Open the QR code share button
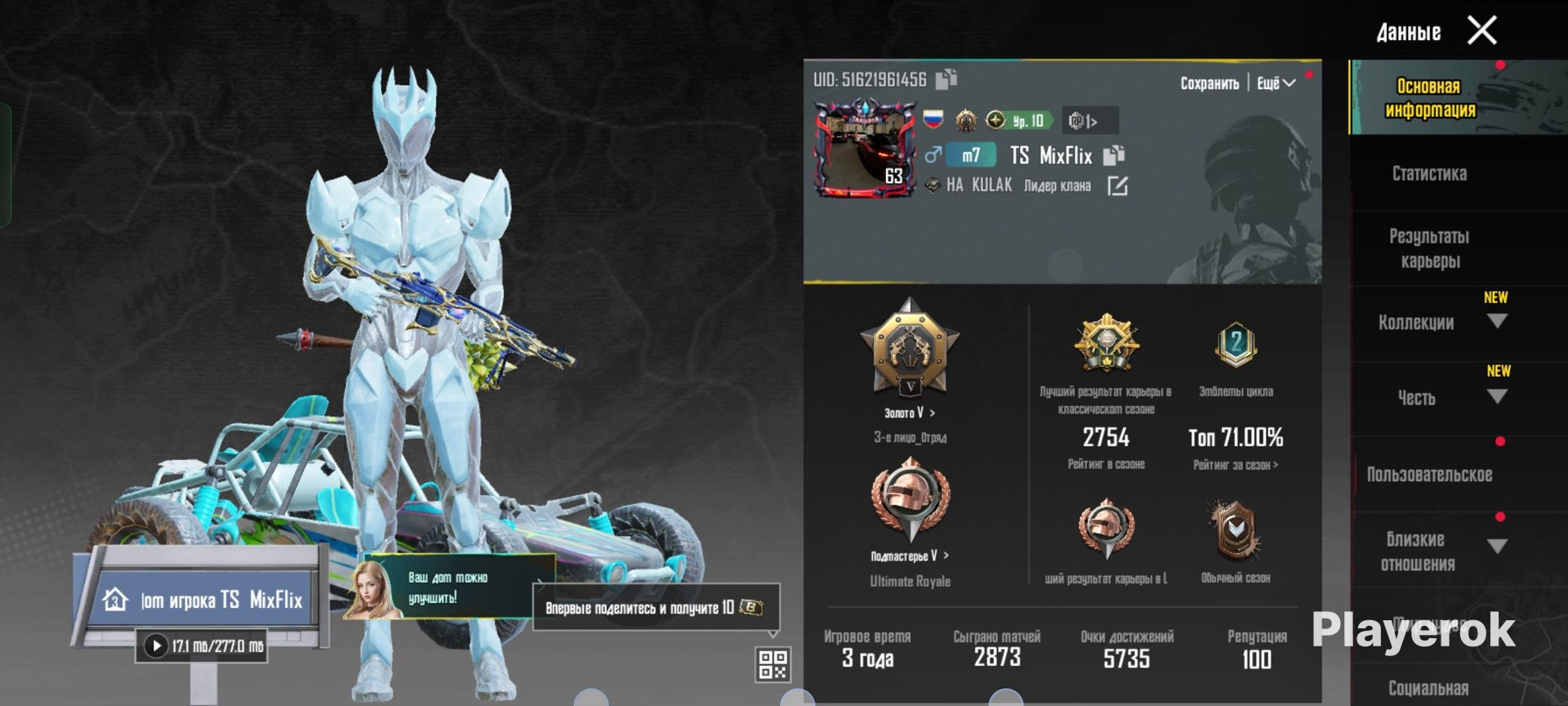Image resolution: width=1568 pixels, height=706 pixels. (773, 664)
